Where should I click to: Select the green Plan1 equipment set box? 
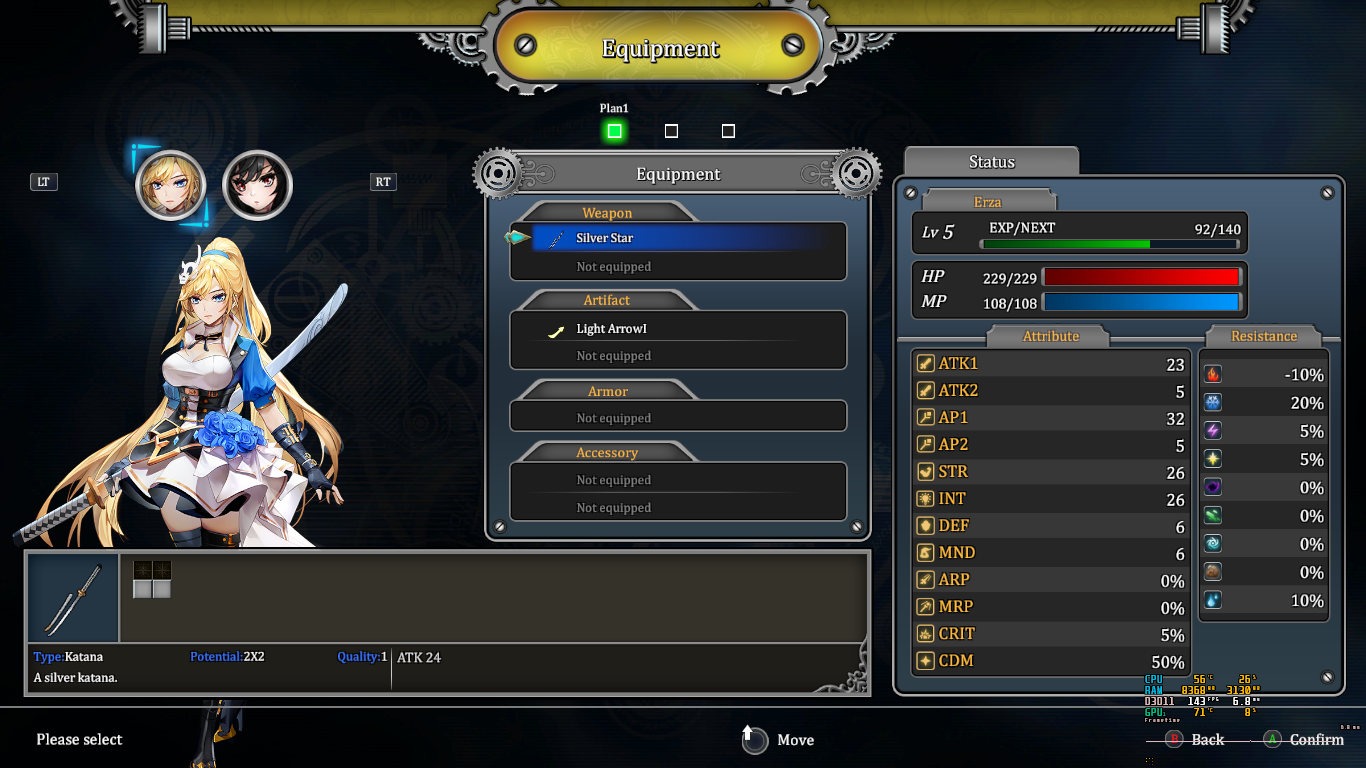click(x=614, y=131)
